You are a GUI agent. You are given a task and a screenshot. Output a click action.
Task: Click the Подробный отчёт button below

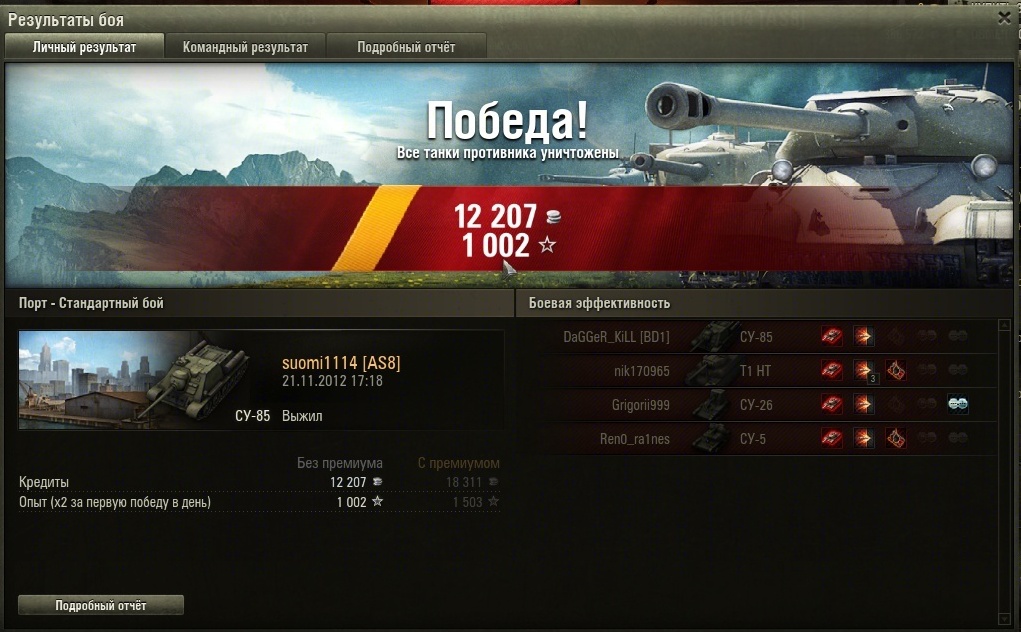pos(101,605)
